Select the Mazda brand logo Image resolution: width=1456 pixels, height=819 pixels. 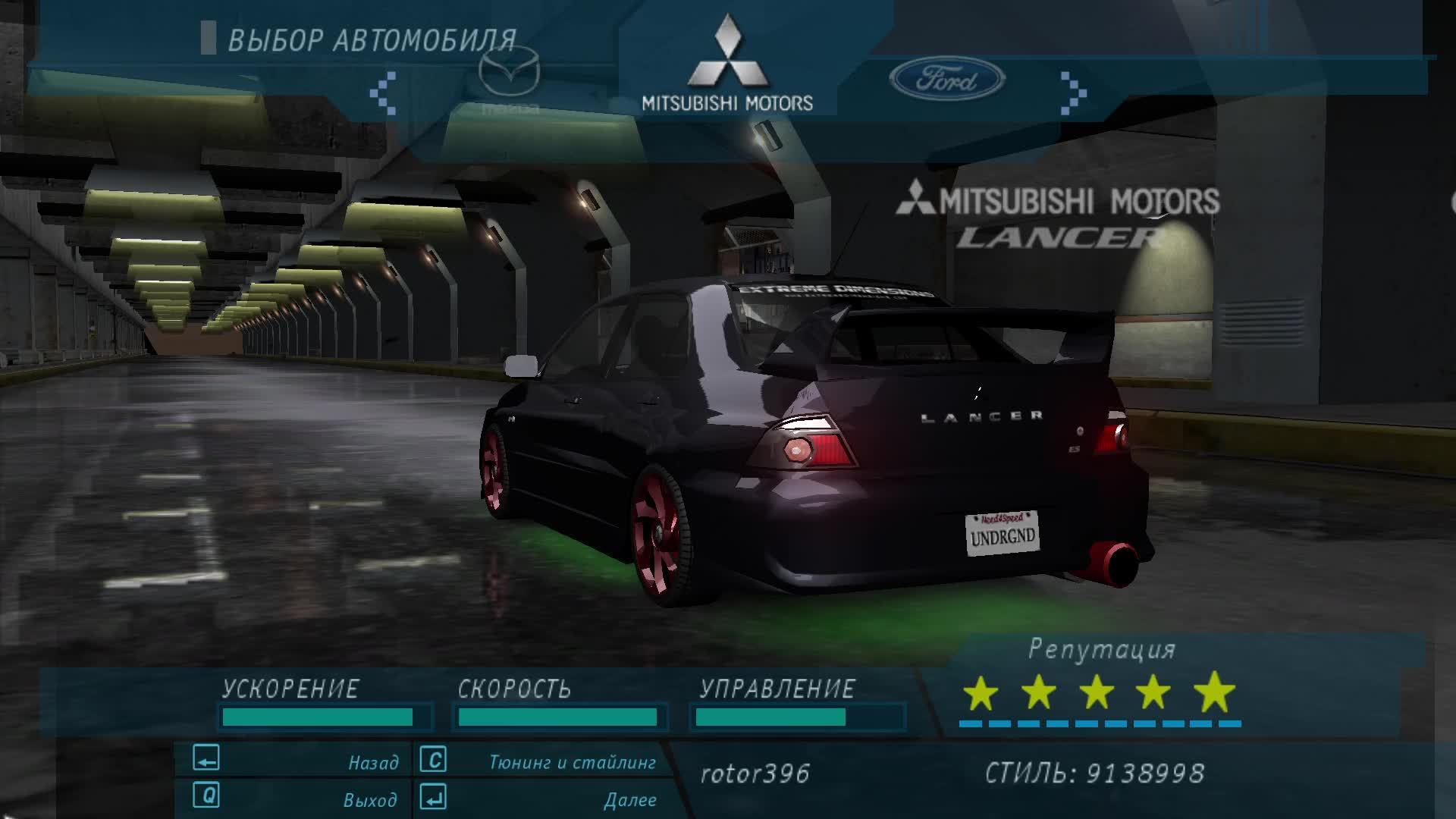tap(509, 80)
